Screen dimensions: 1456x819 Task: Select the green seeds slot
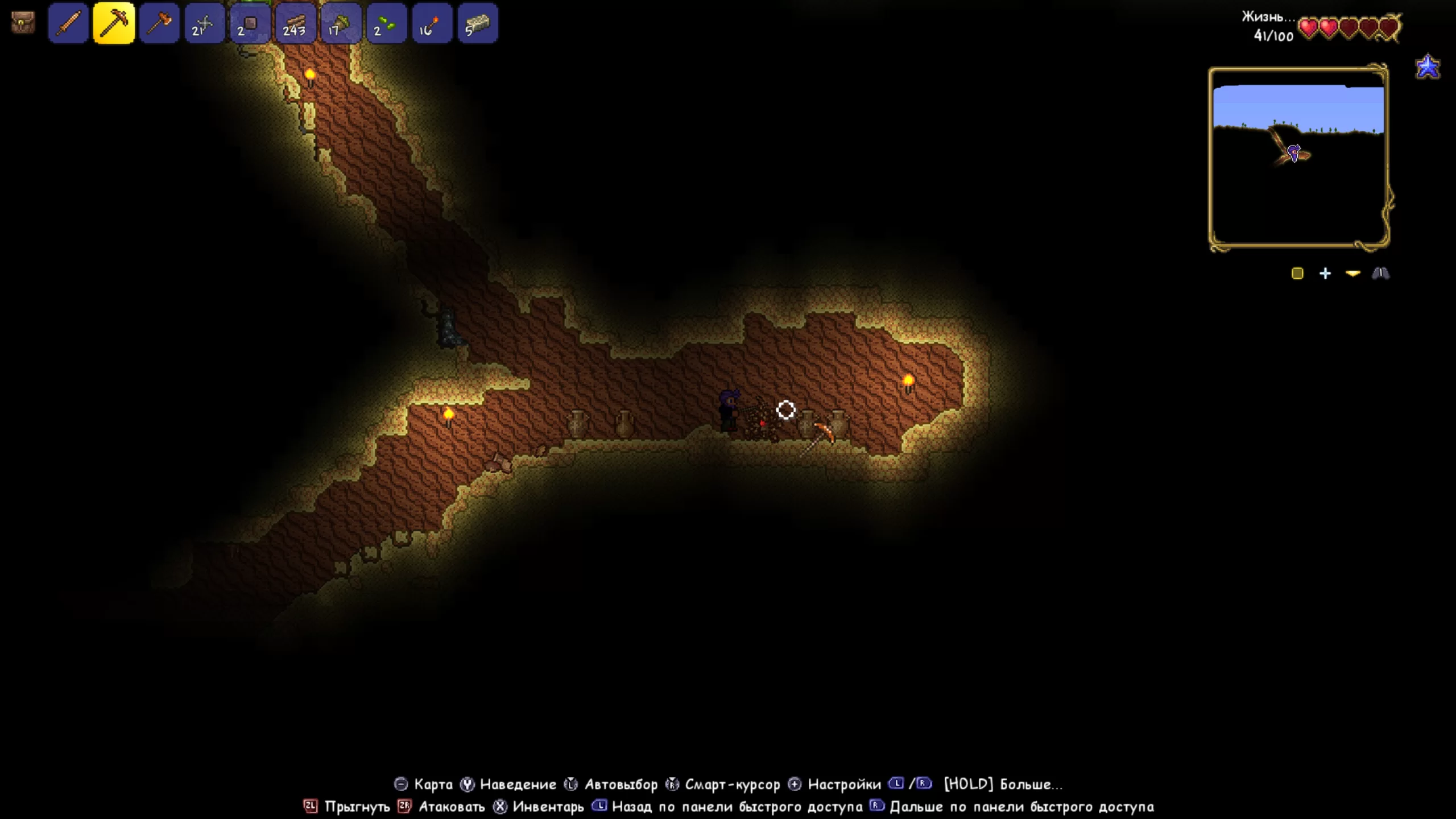pyautogui.click(x=386, y=23)
